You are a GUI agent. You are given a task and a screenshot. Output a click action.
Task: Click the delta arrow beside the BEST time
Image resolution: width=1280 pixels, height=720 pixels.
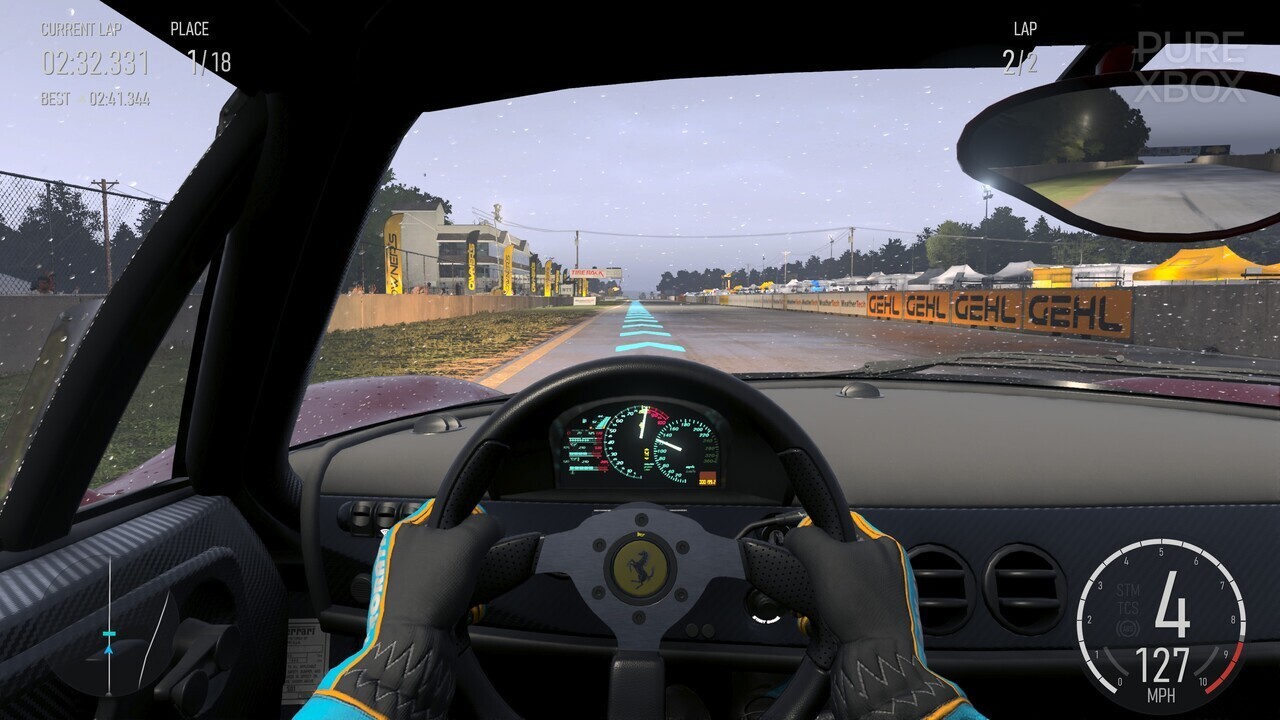[80, 97]
